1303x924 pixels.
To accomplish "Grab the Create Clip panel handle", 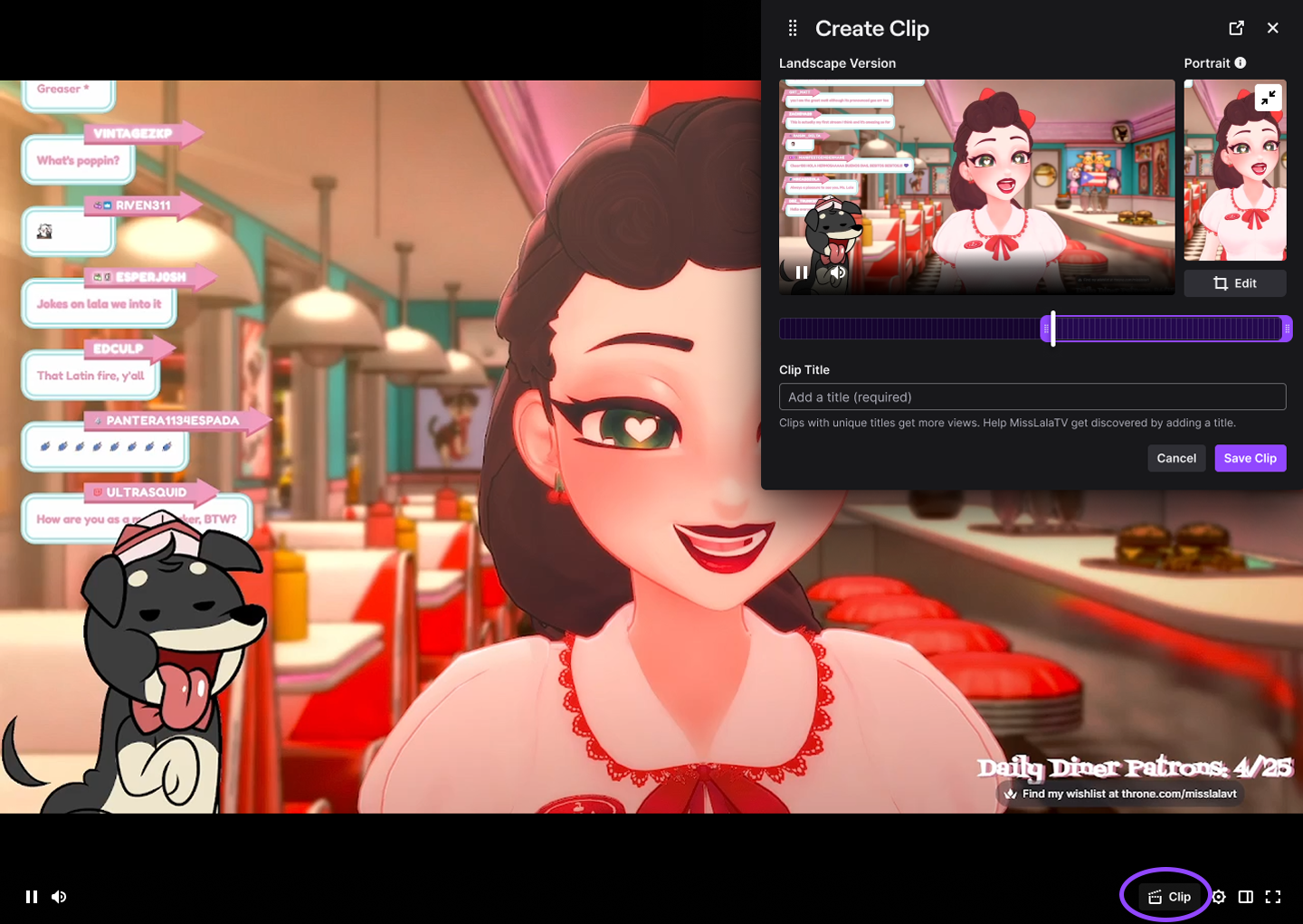I will pos(793,28).
